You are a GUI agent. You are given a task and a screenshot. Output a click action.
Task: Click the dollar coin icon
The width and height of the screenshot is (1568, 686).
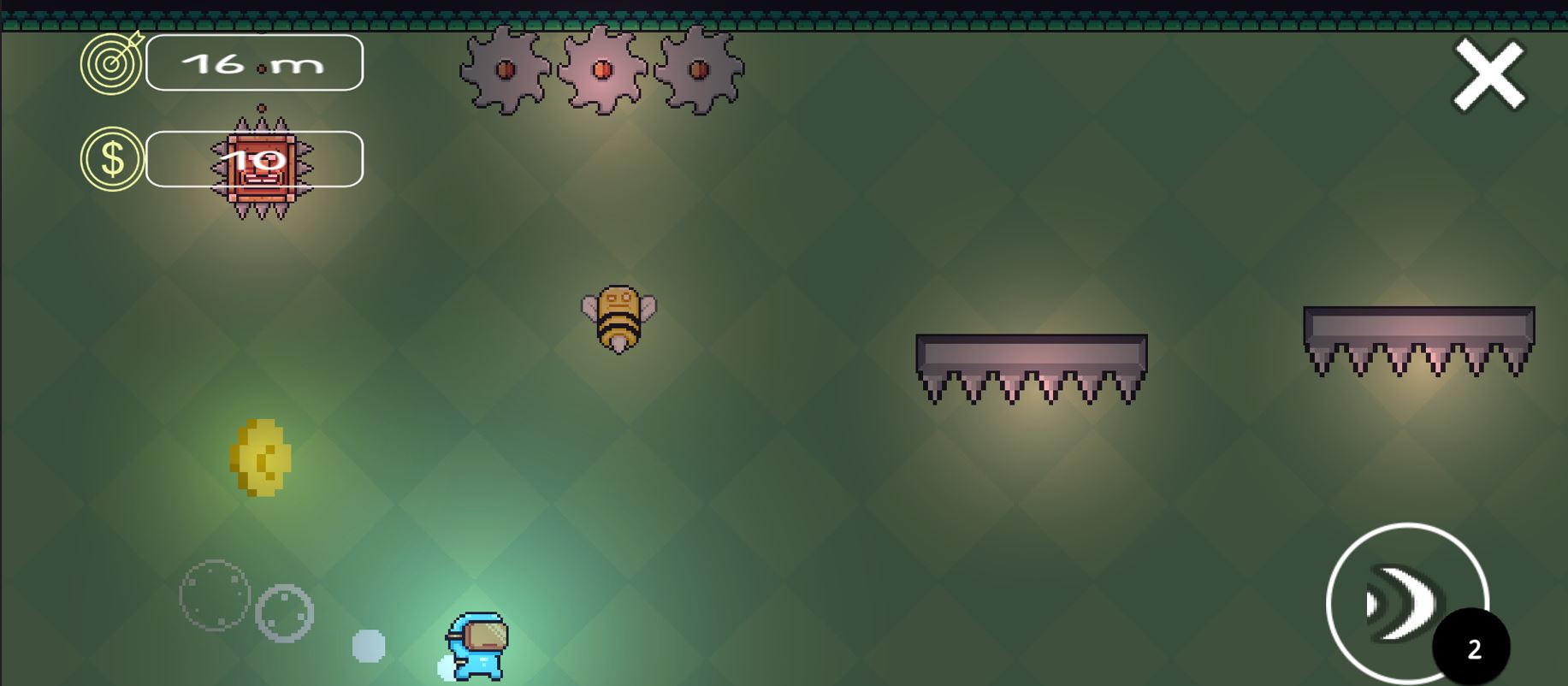coord(110,158)
